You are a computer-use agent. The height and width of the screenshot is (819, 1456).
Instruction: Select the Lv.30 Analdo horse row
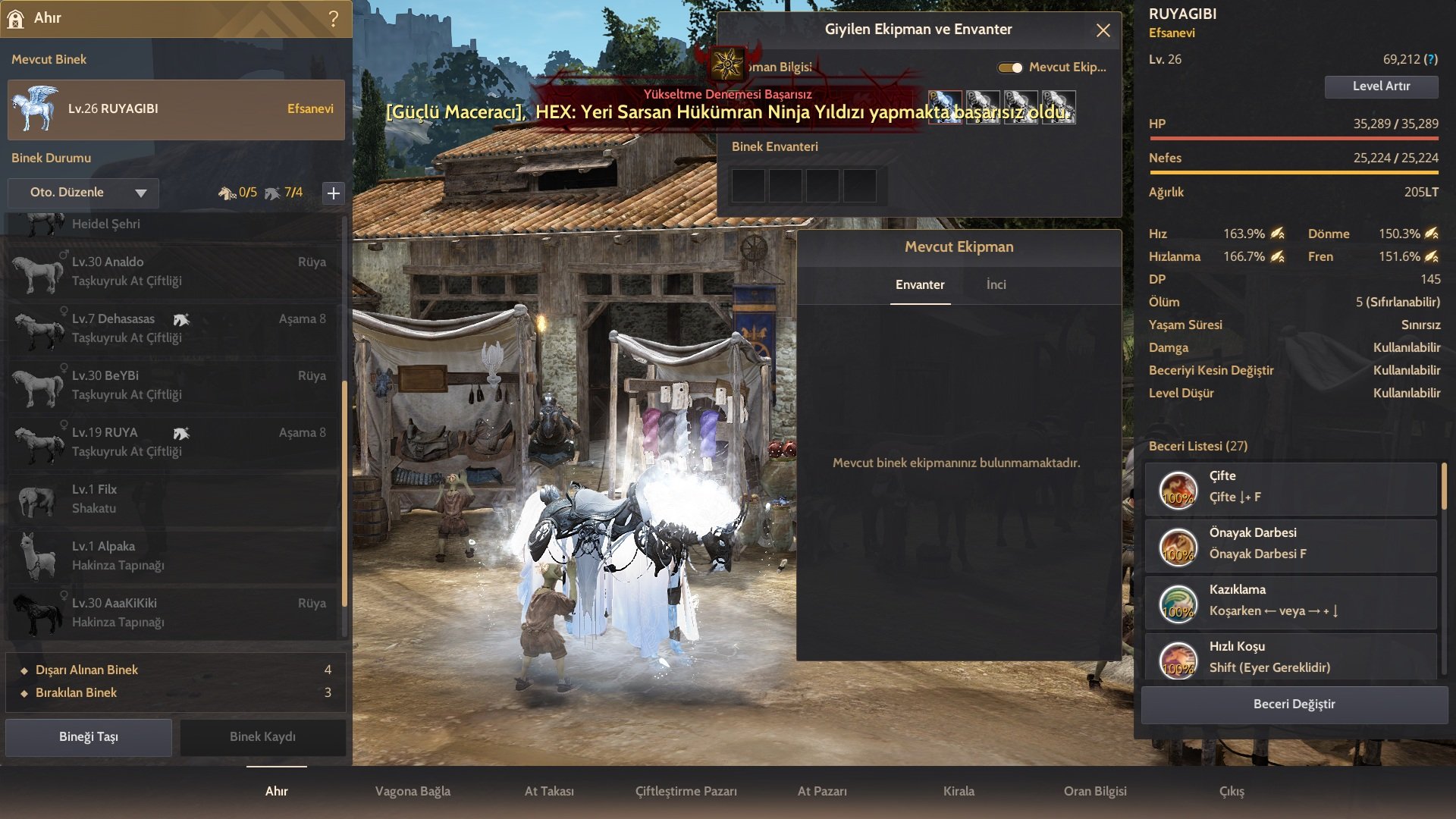[x=174, y=271]
